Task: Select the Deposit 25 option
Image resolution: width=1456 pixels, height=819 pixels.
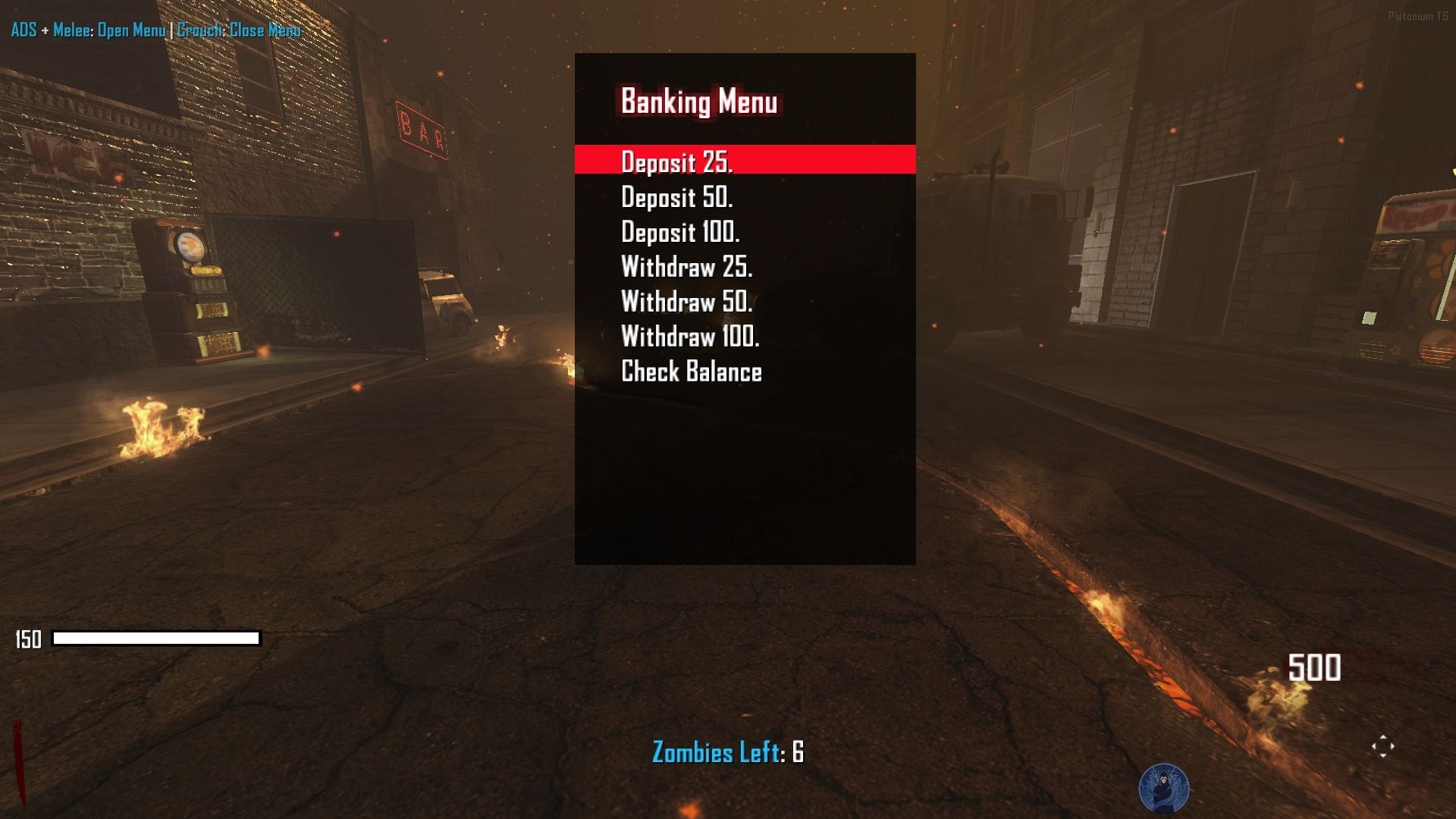Action: click(x=676, y=162)
